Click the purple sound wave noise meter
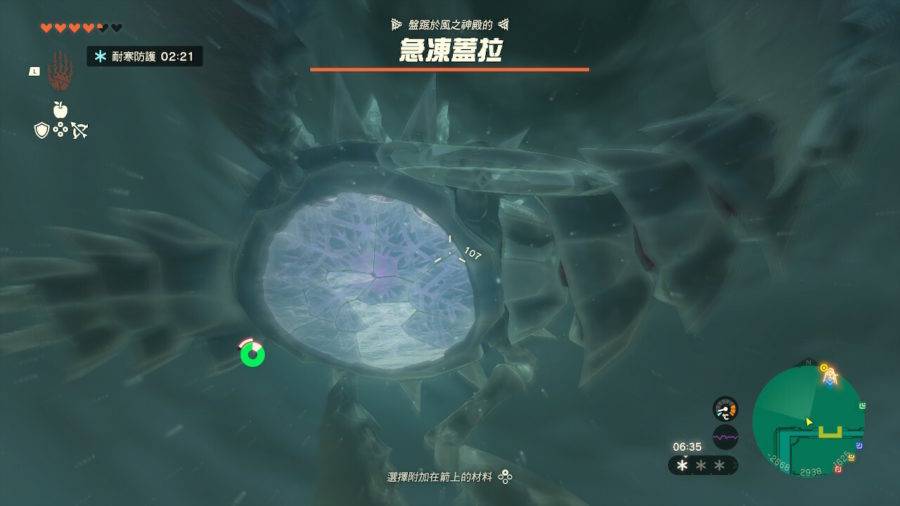This screenshot has height=506, width=900. pyautogui.click(x=725, y=437)
